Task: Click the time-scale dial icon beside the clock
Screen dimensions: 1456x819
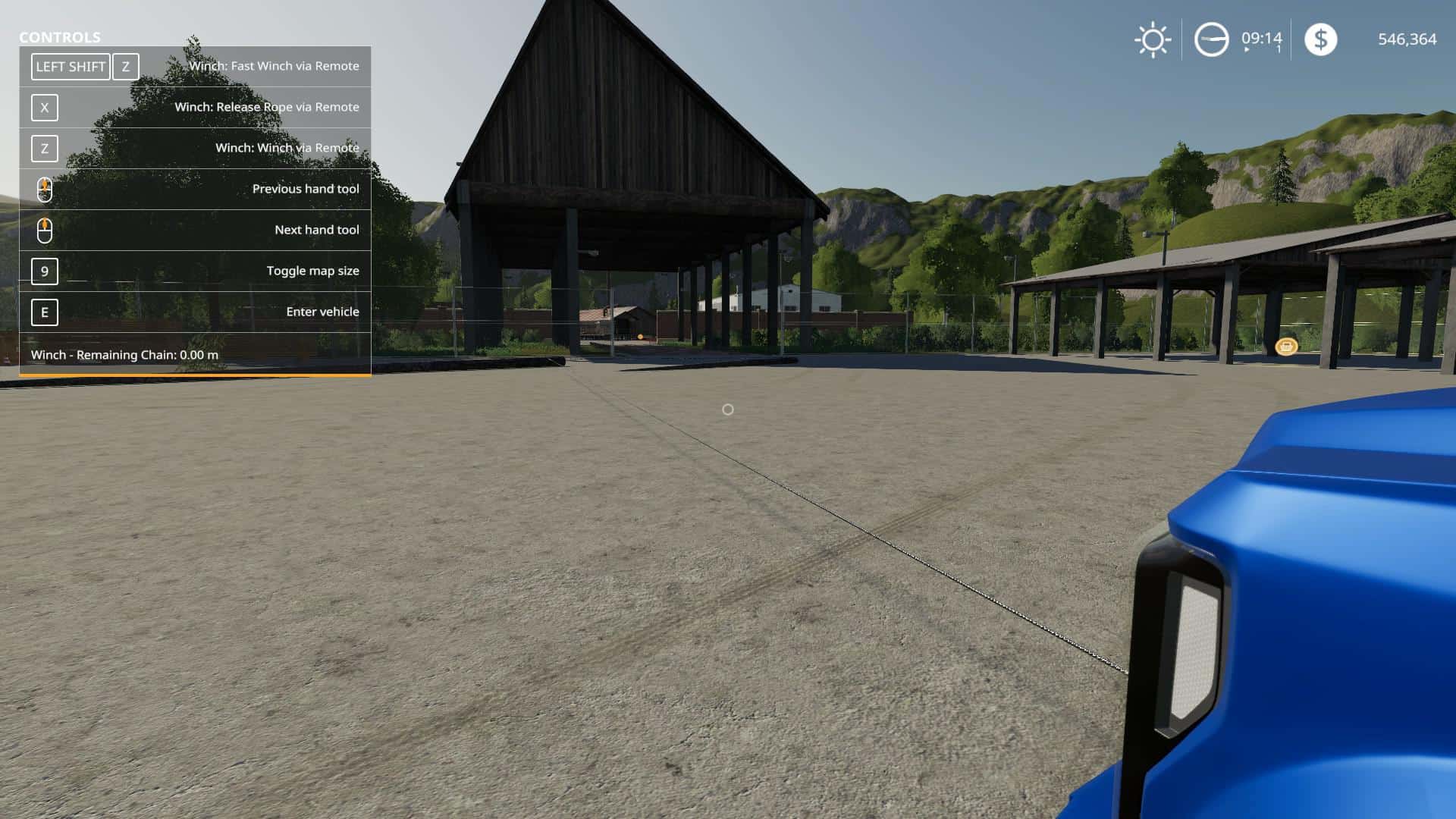Action: click(1212, 40)
